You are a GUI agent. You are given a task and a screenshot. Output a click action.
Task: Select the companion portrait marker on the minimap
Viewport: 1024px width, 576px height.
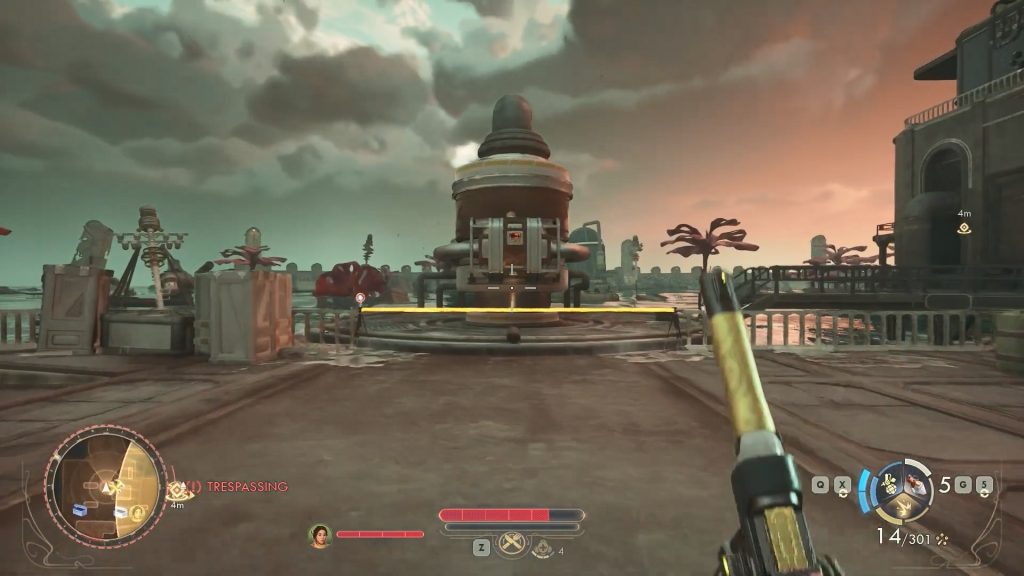pyautogui.click(x=139, y=514)
